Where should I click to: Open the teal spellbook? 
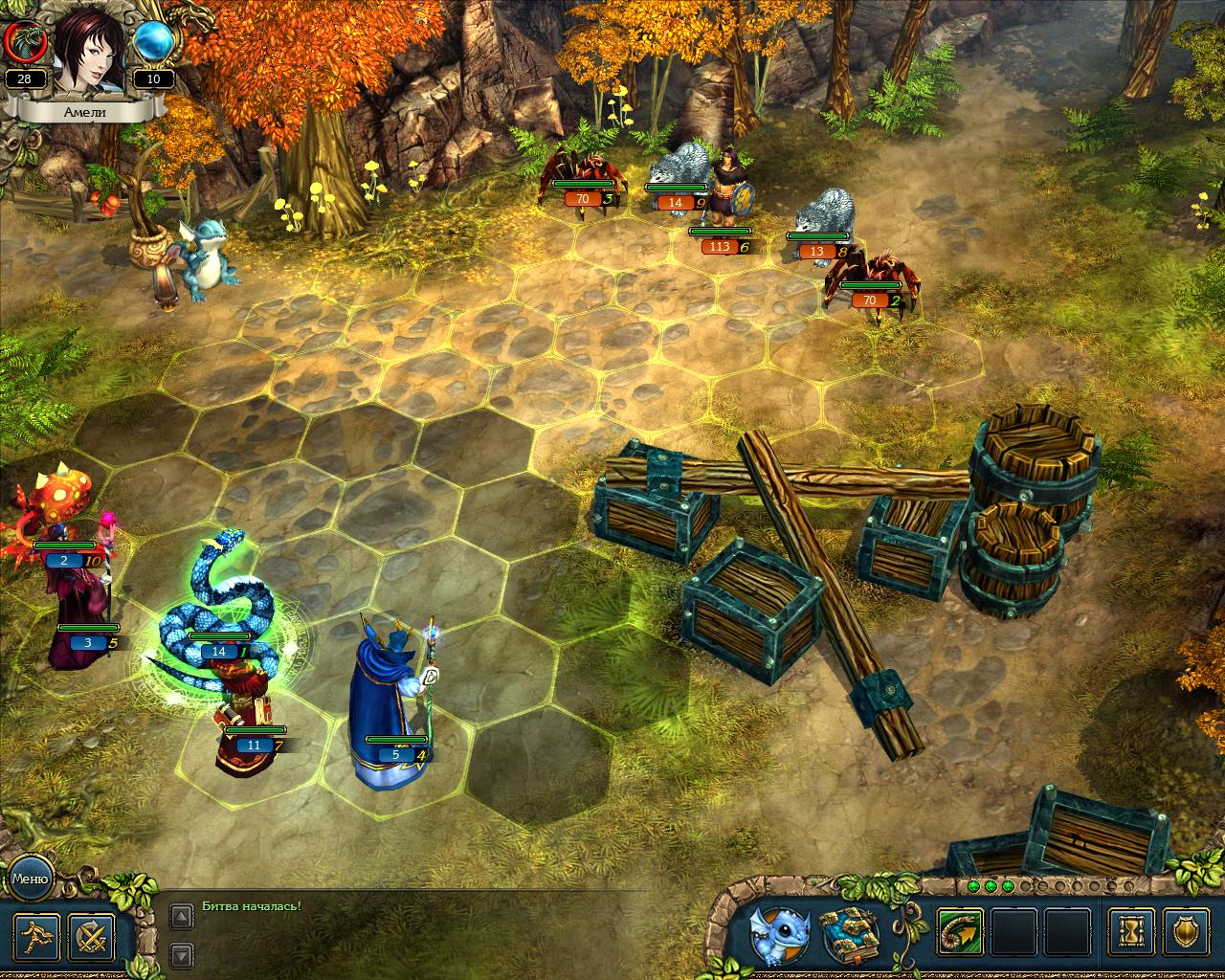coord(850,933)
